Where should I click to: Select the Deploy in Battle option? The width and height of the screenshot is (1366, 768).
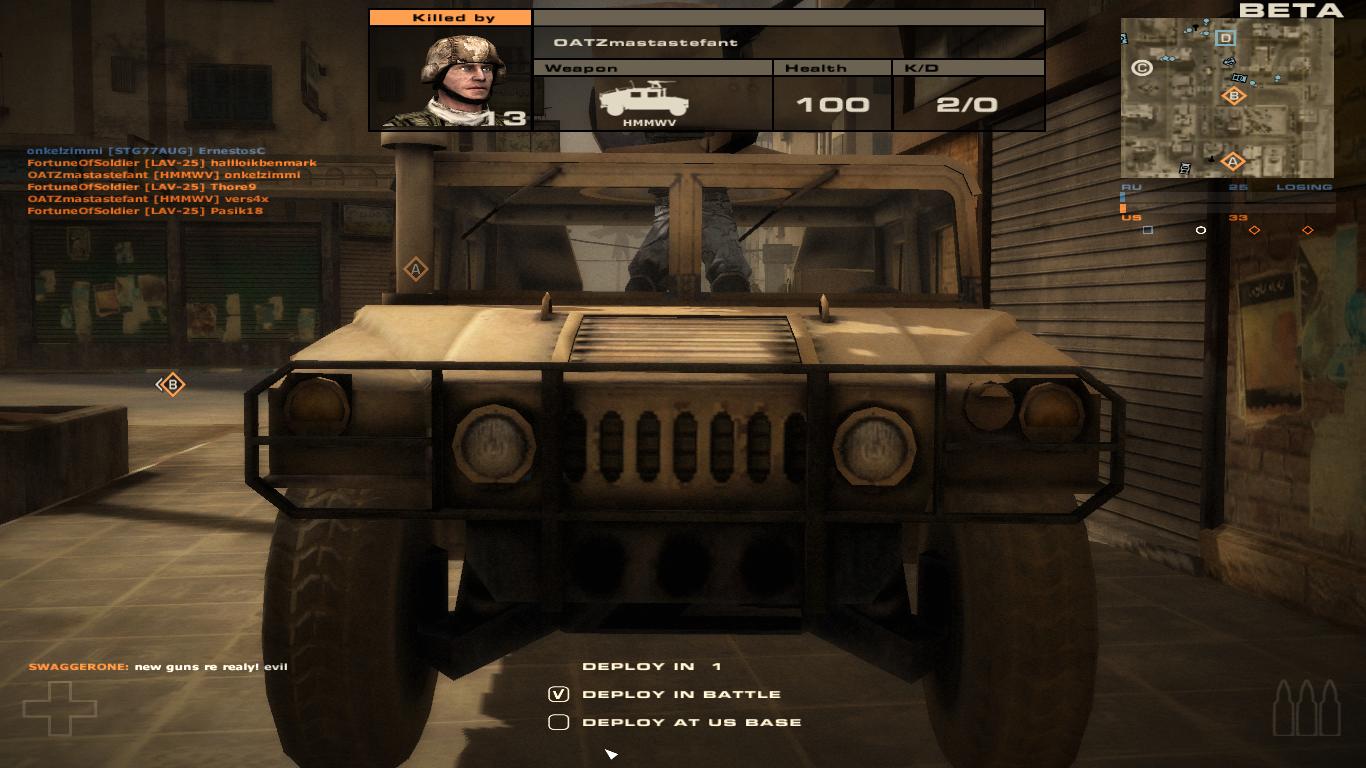coord(559,694)
